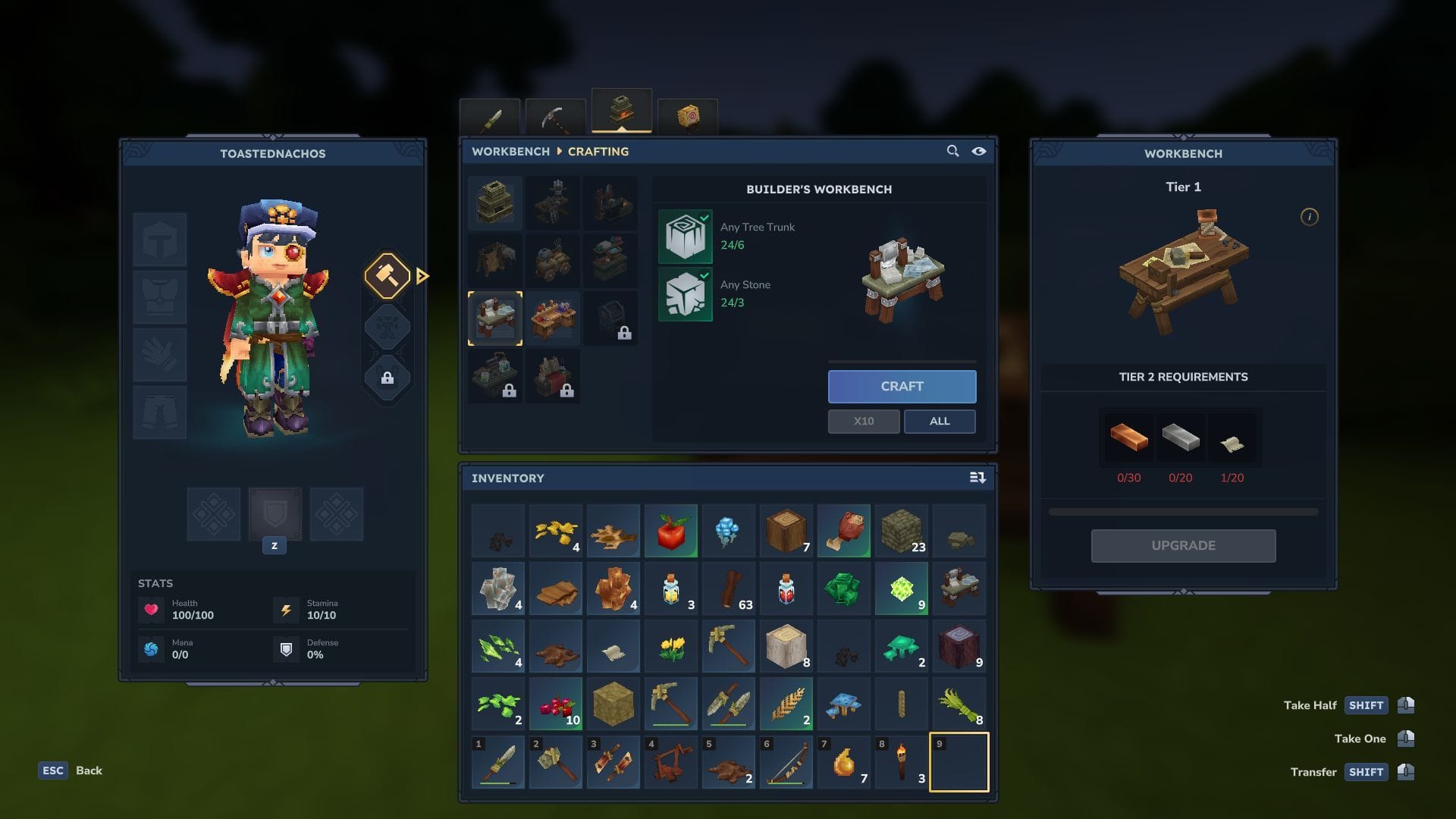Select the empty hotbar slot 9

pos(959,762)
